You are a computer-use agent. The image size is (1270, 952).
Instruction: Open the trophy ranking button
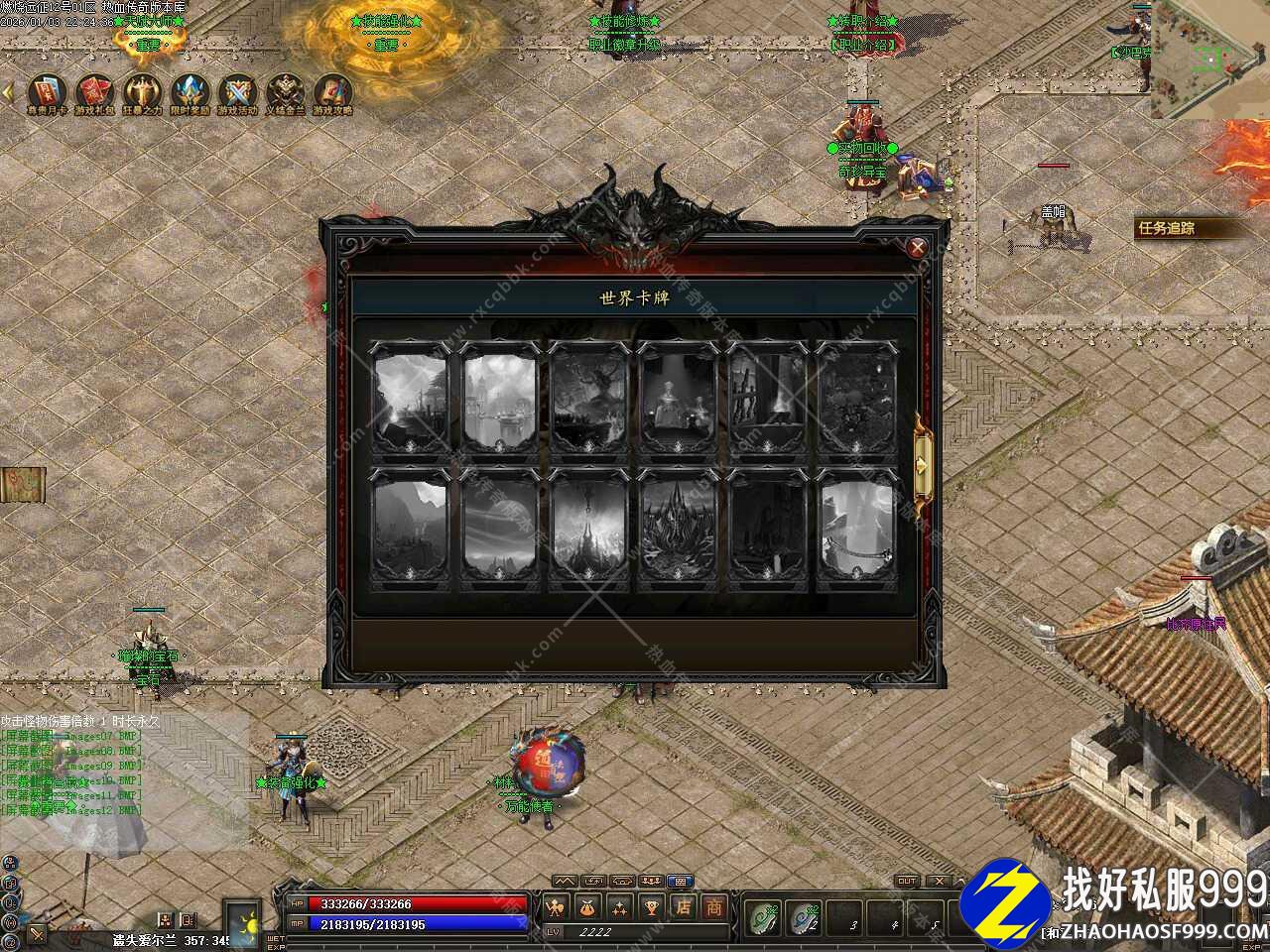pos(651,906)
